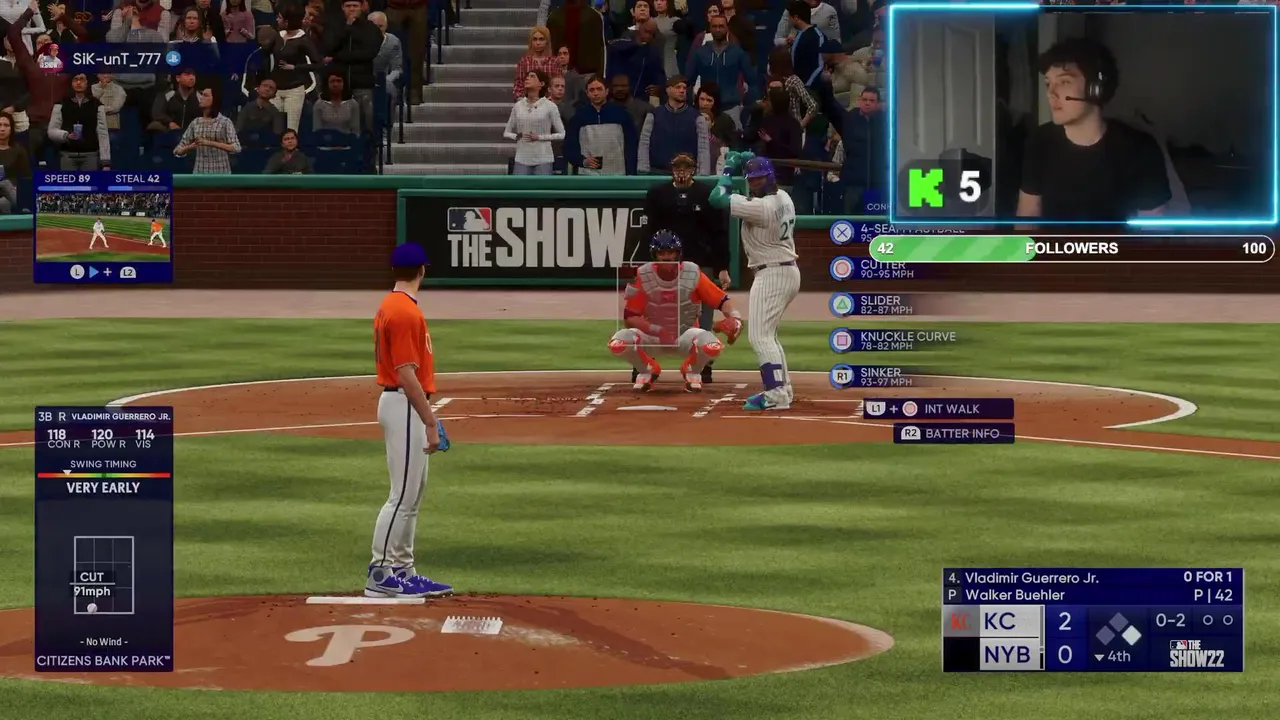Click the streamer webcam overlay
Image resolution: width=1280 pixels, height=720 pixels.
[x=1082, y=113]
